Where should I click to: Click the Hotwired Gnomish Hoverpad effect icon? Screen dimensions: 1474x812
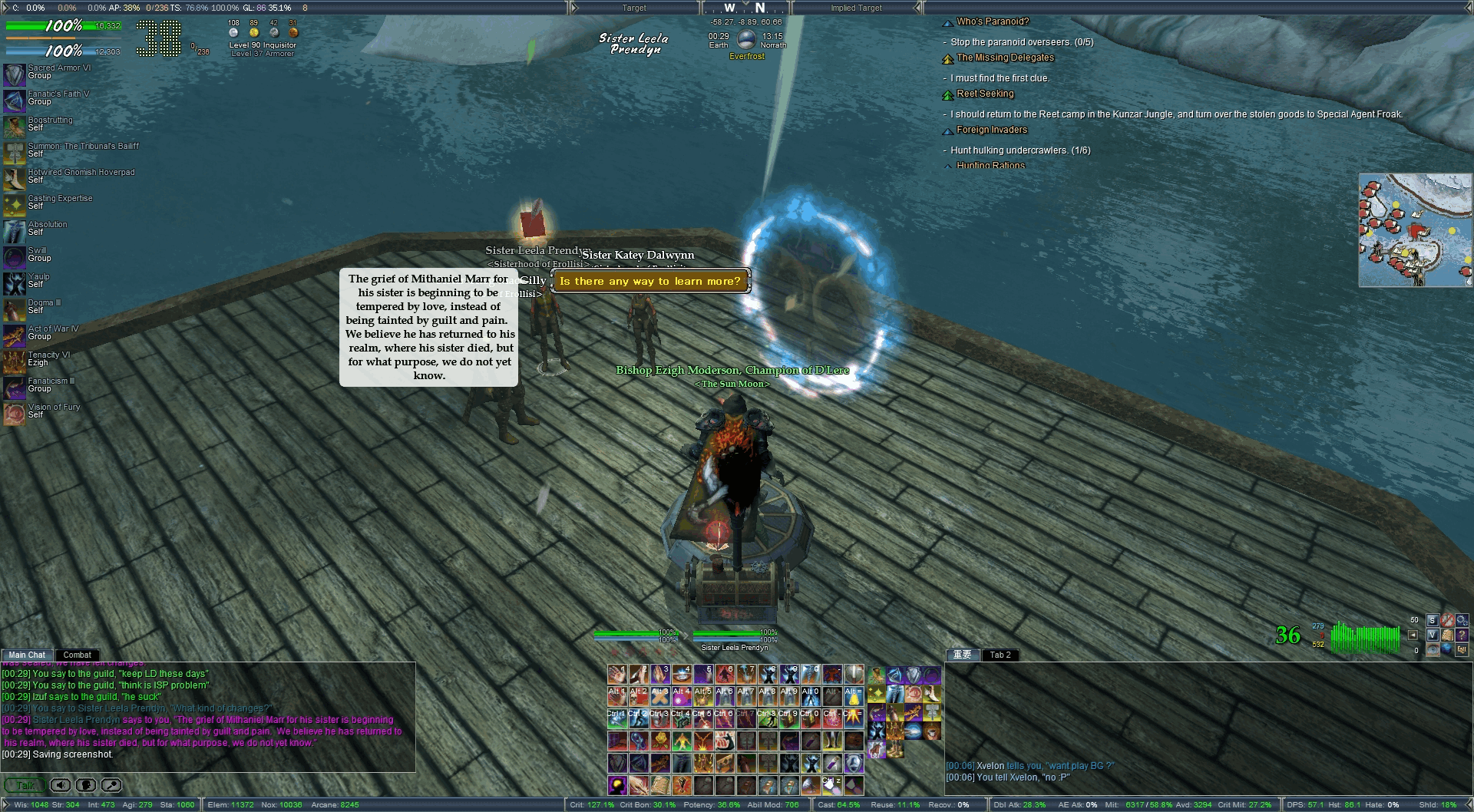point(14,179)
